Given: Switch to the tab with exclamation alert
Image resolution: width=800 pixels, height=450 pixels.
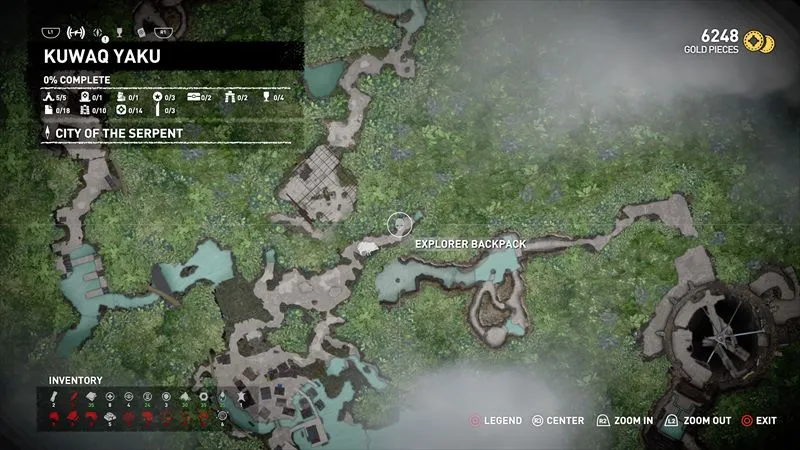Looking at the screenshot, I should coord(100,32).
